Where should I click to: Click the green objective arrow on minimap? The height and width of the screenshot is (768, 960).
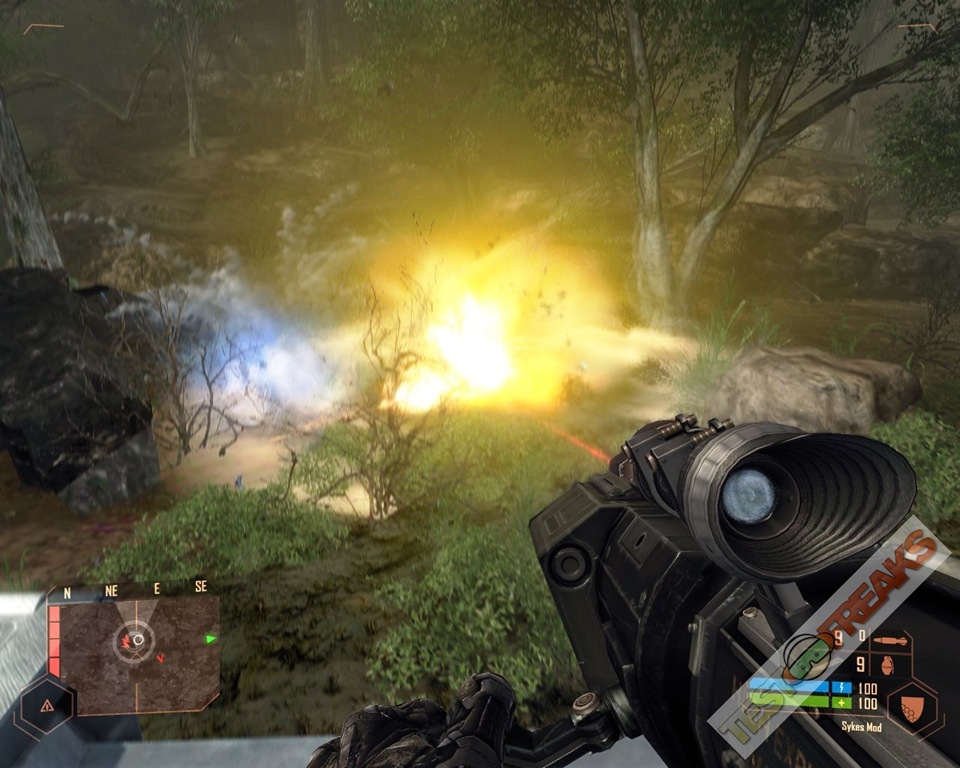point(211,638)
